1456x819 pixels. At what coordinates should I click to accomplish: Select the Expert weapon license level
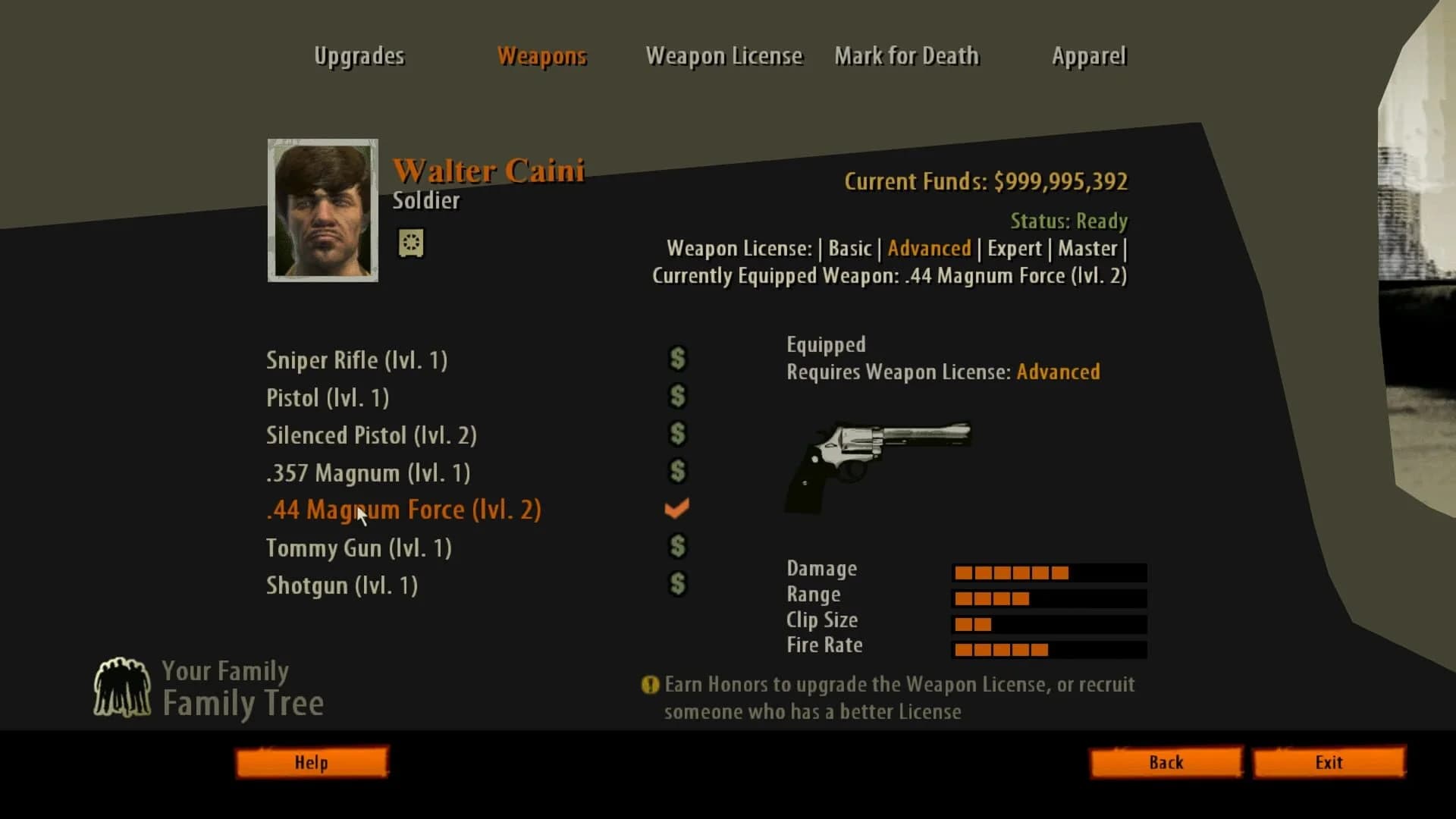click(1015, 248)
